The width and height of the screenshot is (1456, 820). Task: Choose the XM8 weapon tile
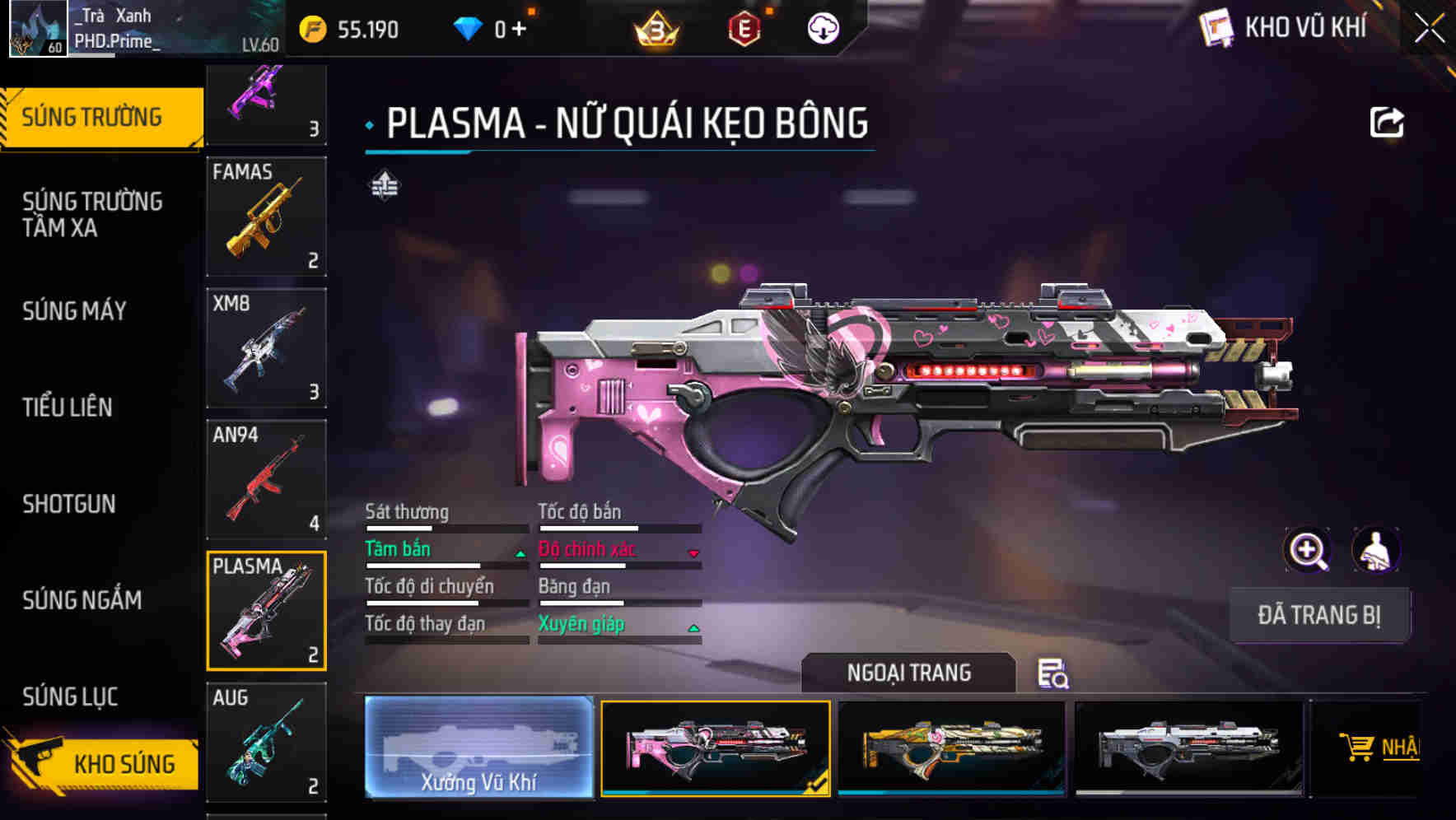coord(266,348)
